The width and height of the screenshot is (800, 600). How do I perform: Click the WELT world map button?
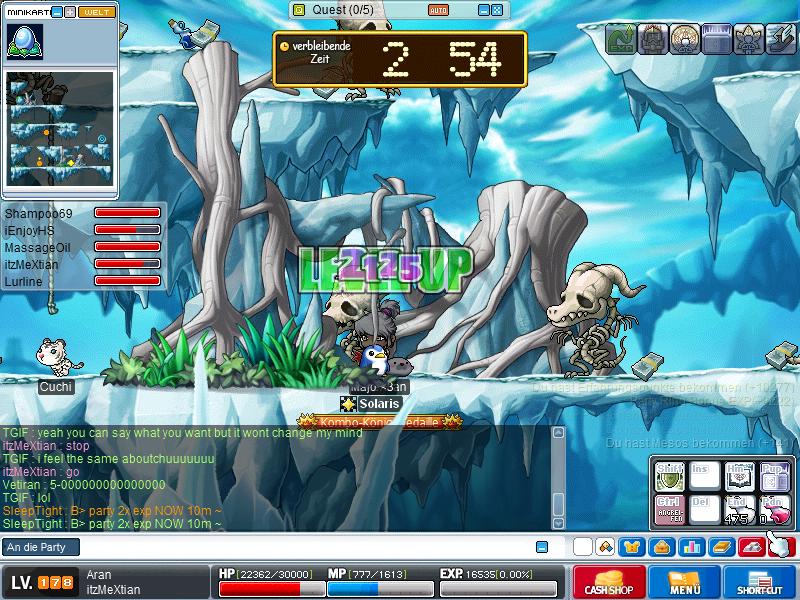click(97, 12)
